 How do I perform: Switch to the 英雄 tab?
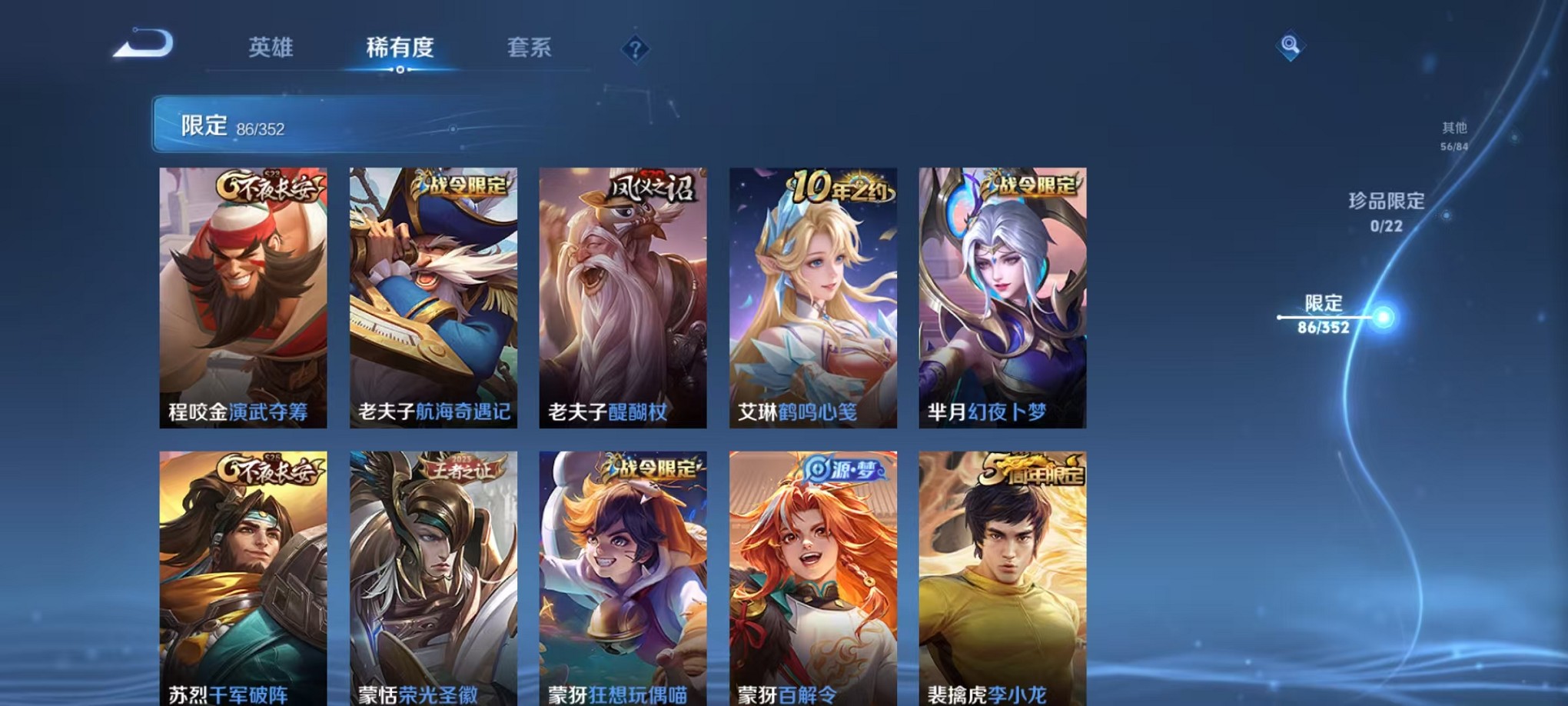(271, 48)
